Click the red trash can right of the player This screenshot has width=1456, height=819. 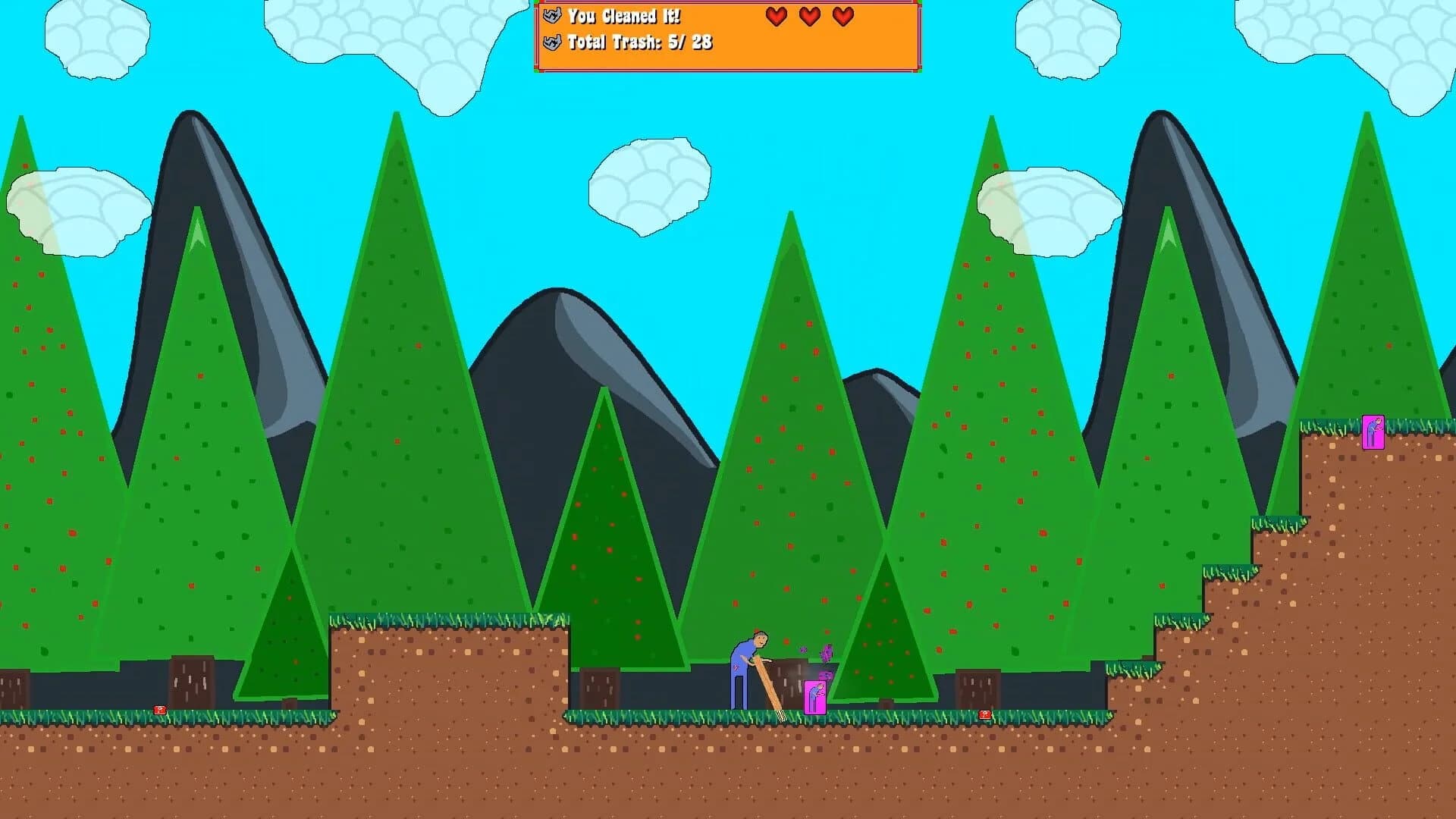(x=984, y=714)
